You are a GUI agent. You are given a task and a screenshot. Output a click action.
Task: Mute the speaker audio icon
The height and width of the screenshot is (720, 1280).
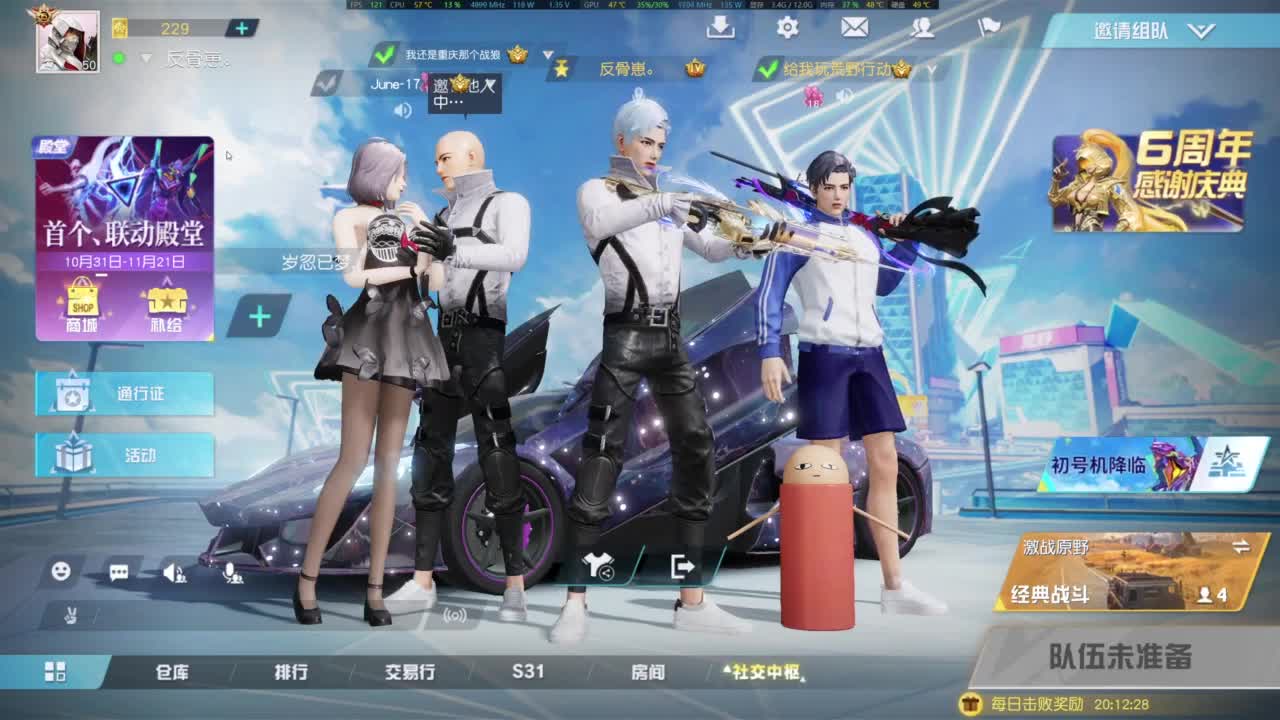tap(170, 572)
